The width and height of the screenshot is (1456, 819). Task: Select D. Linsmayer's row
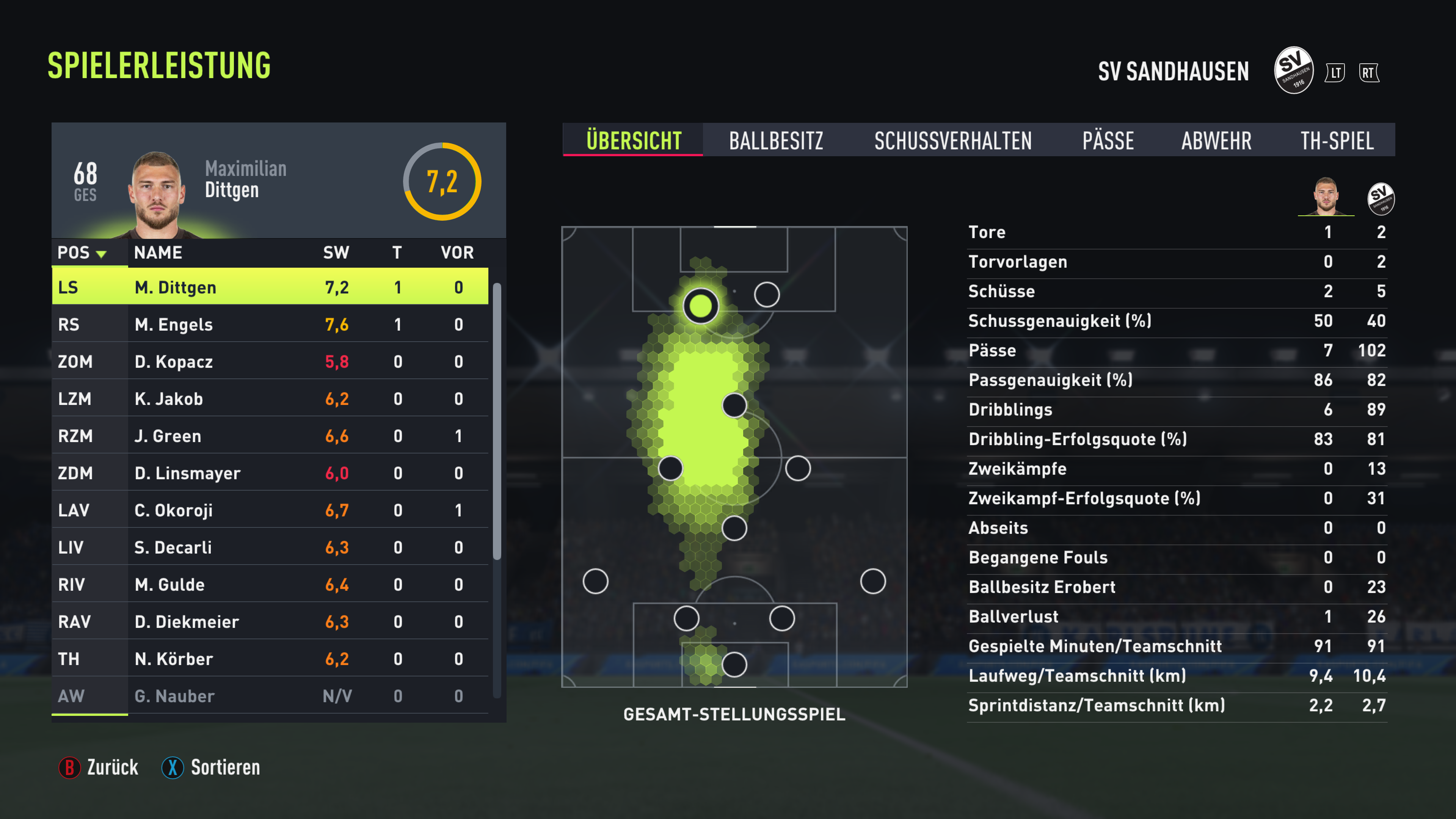270,473
